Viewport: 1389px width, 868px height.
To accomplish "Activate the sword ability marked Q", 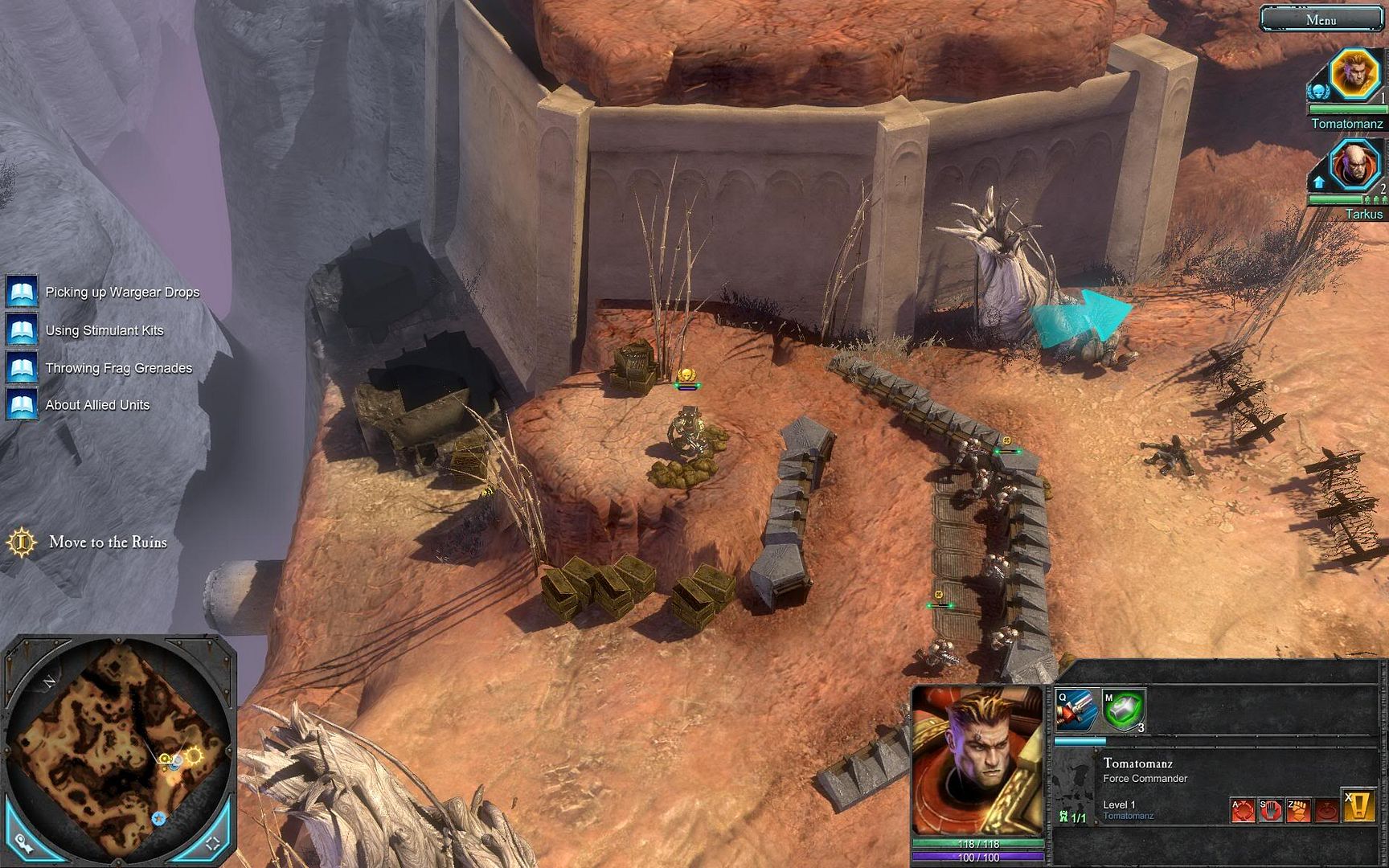I will point(1077,710).
